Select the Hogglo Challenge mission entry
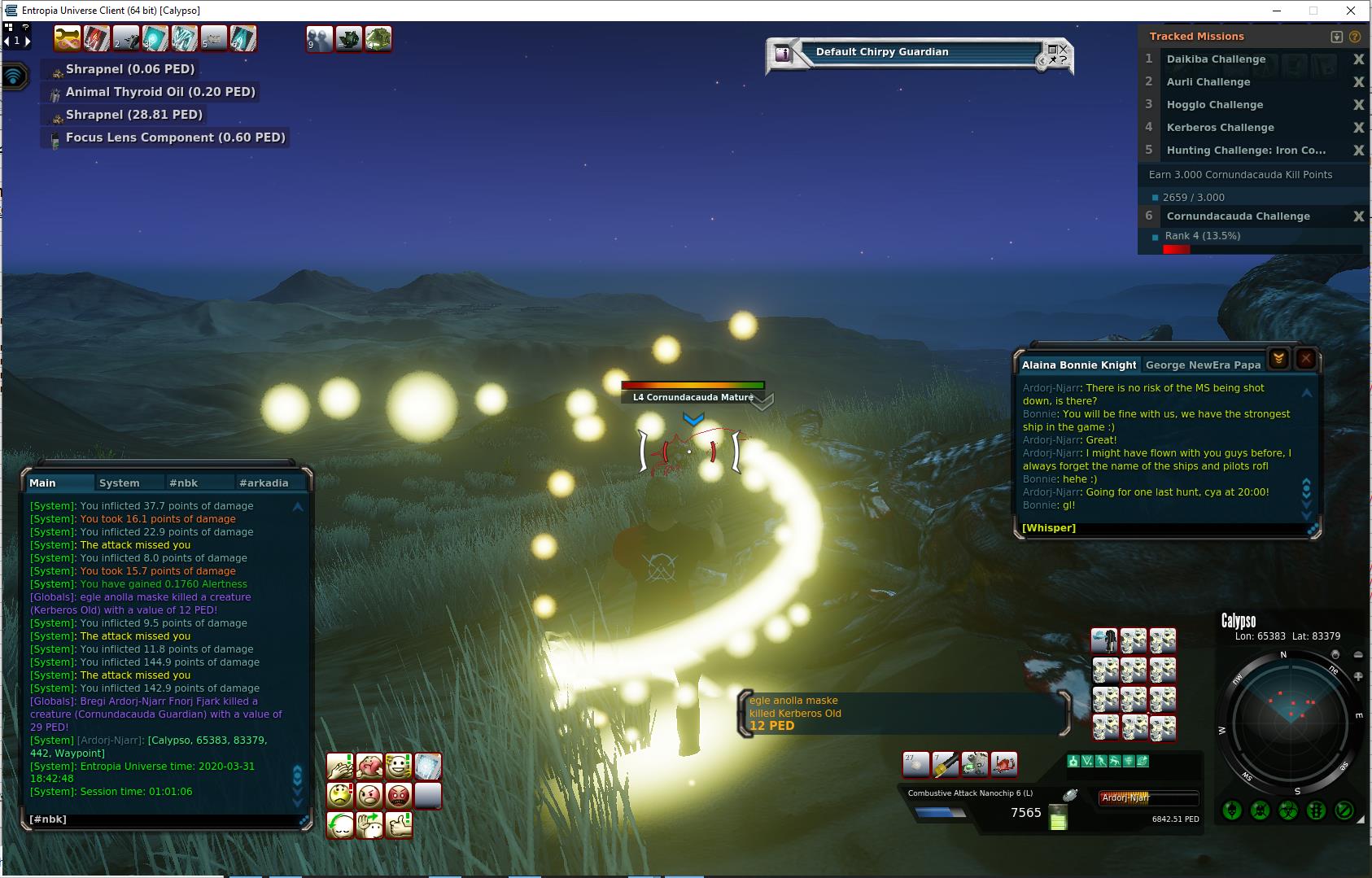1372x878 pixels. (1214, 105)
